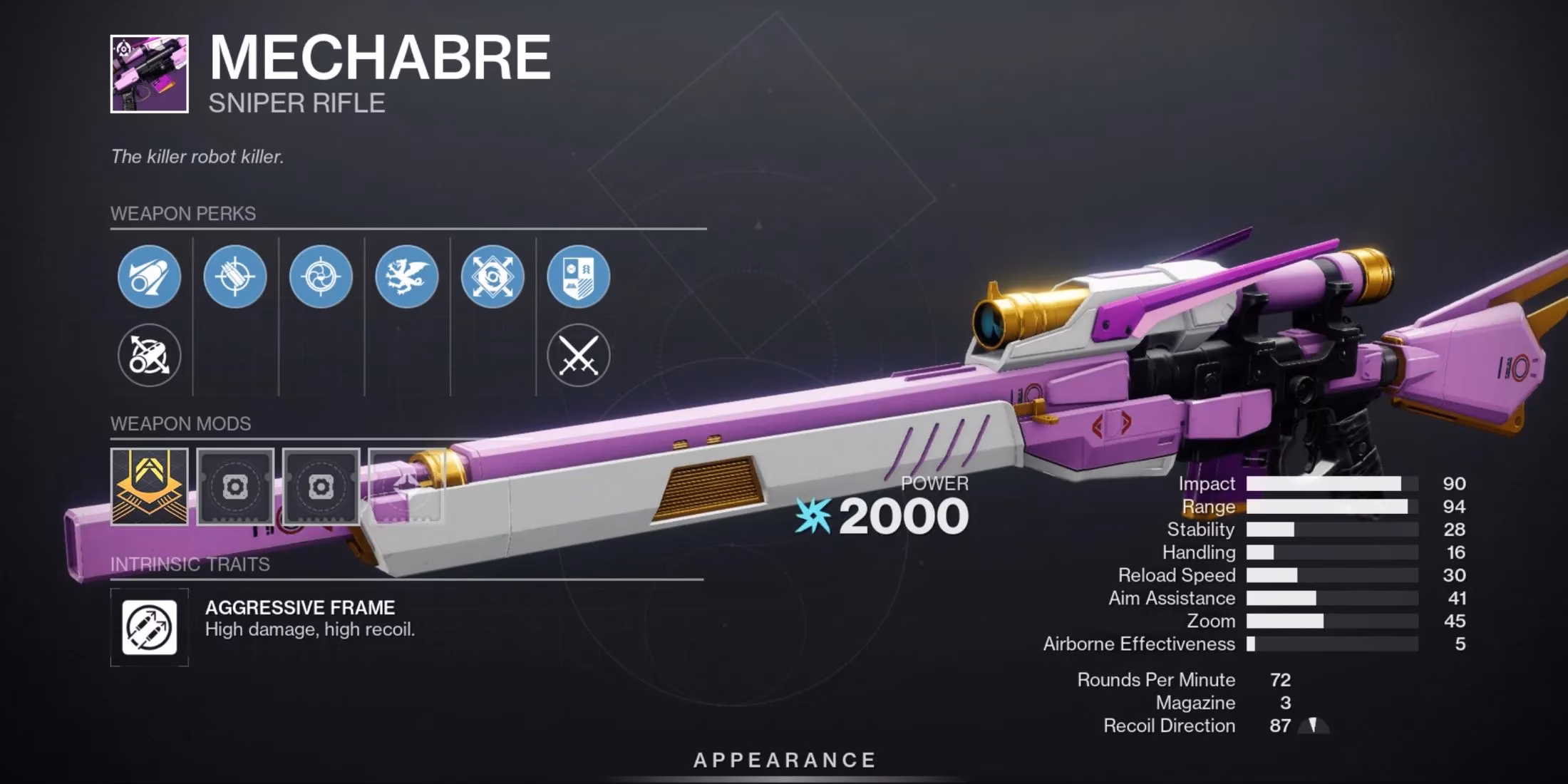Open the first empty gear mod socket
Screen dimensions: 1568x784
pos(236,487)
